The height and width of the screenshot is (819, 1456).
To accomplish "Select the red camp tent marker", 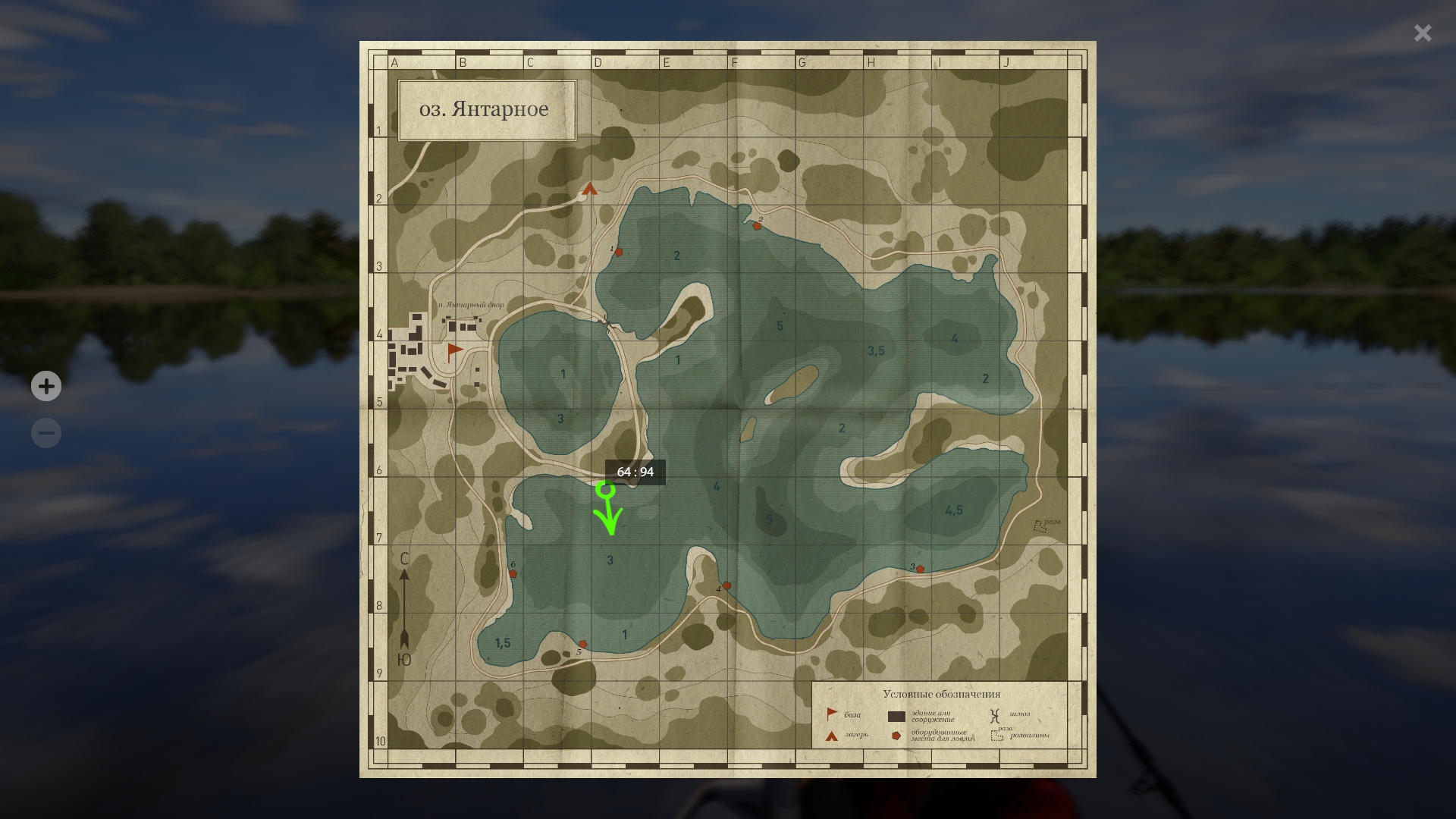I will [x=590, y=189].
